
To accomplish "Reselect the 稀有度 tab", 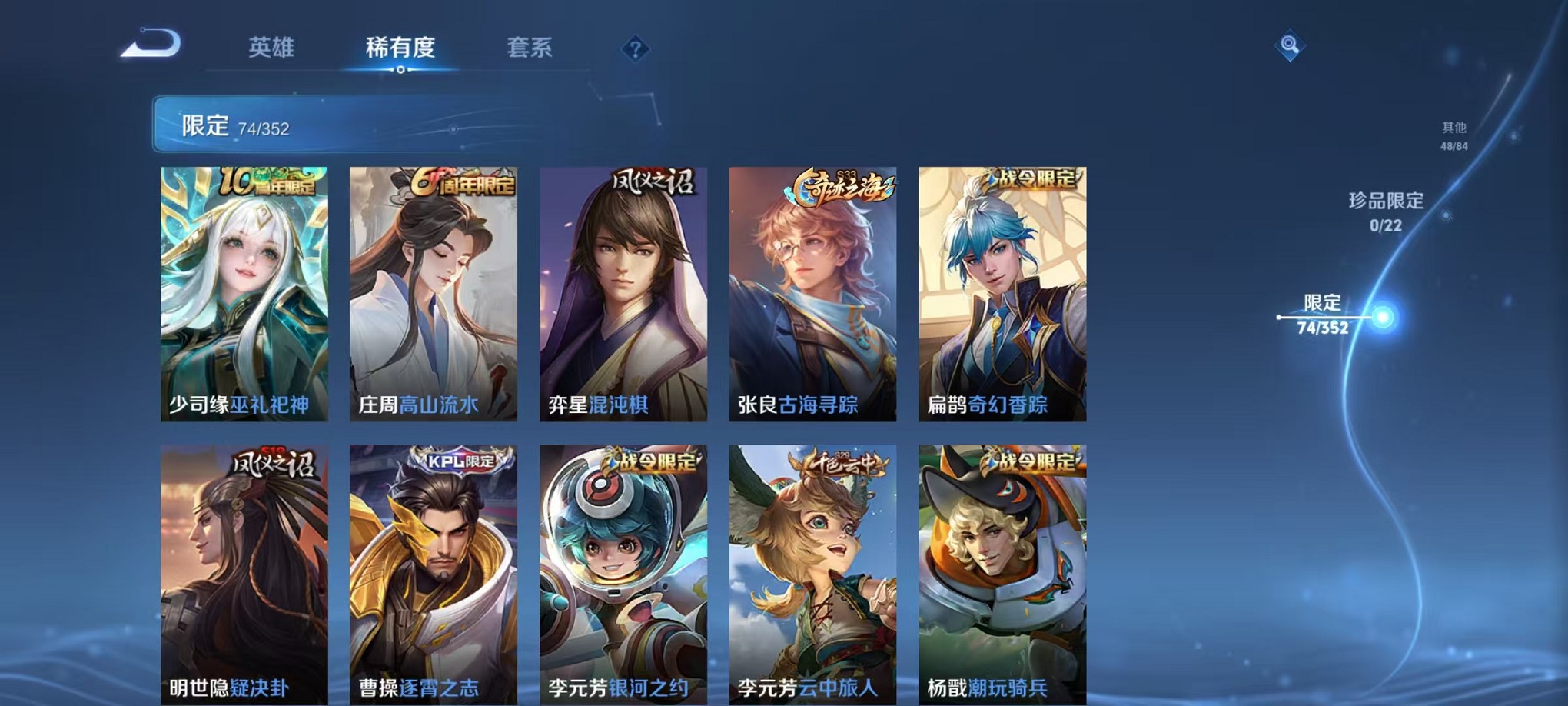I will point(400,48).
